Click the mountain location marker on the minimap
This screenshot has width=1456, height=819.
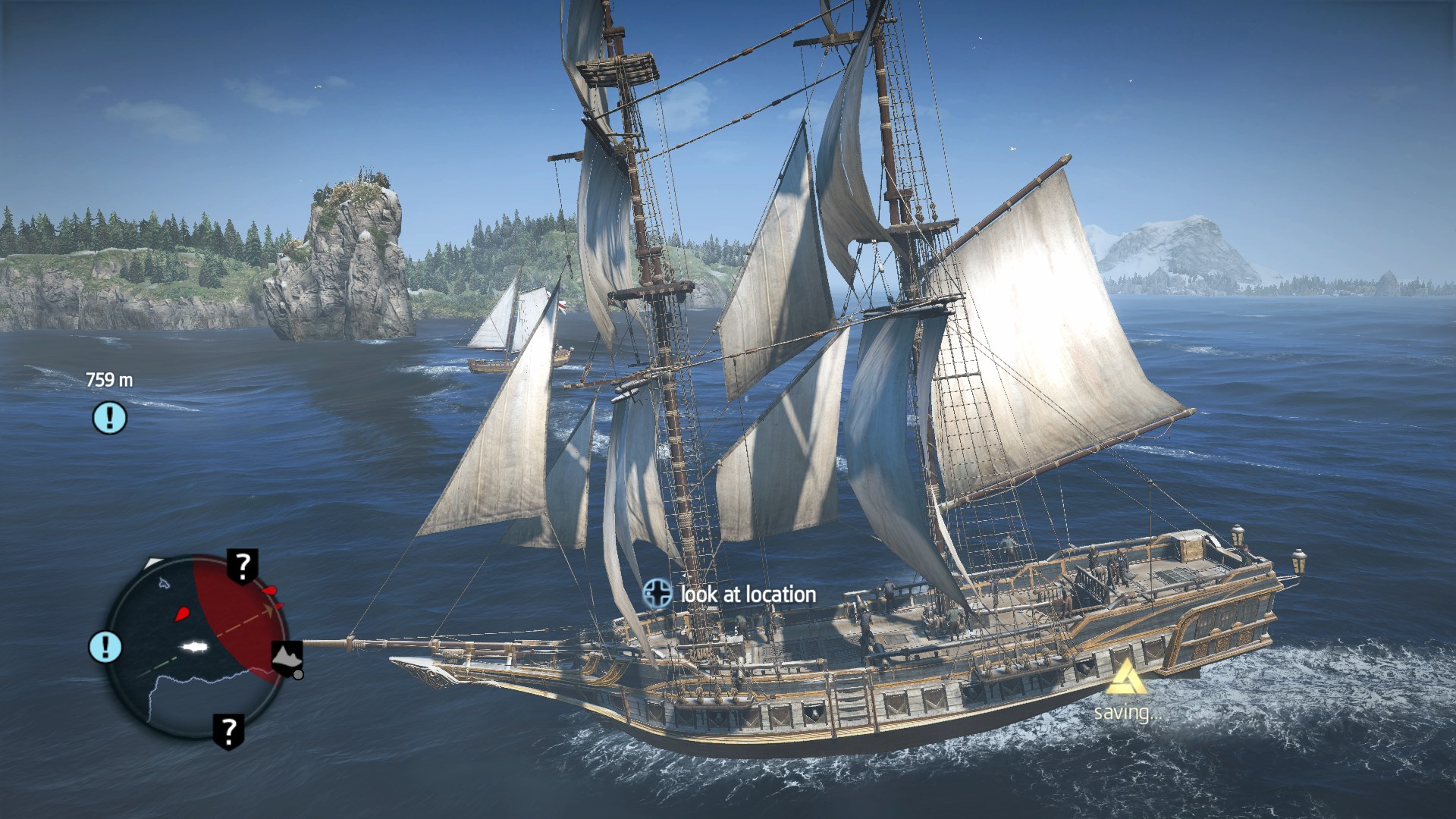(x=287, y=657)
